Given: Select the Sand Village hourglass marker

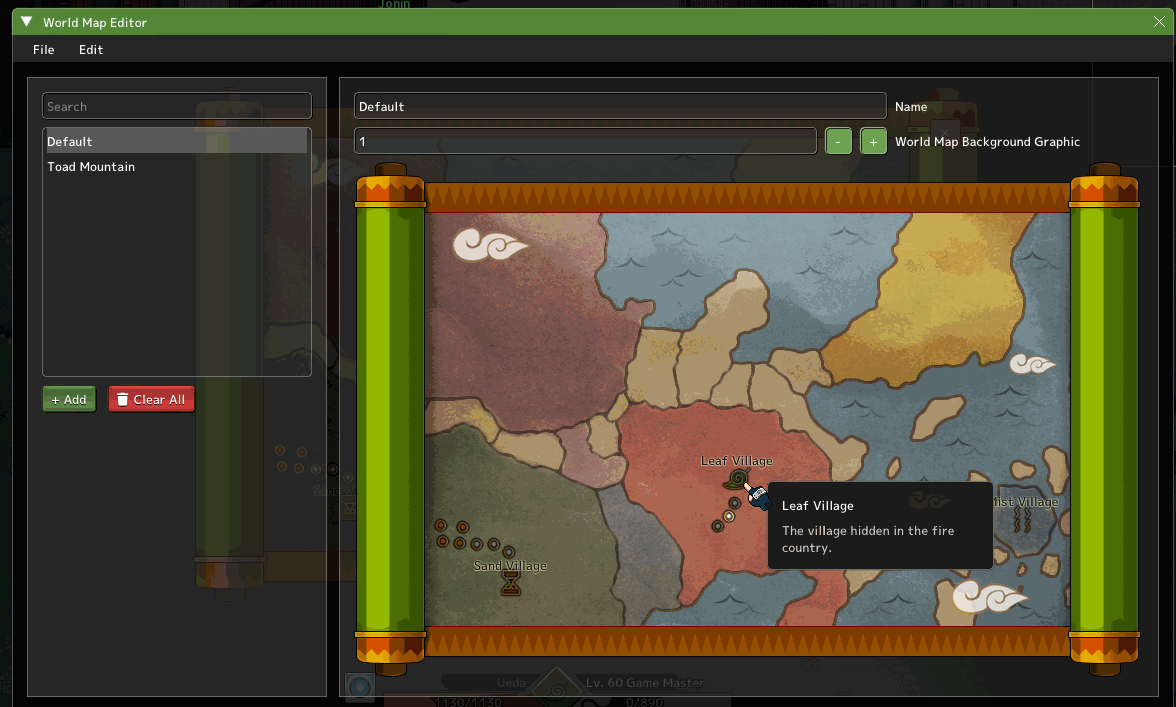Looking at the screenshot, I should coord(511,584).
